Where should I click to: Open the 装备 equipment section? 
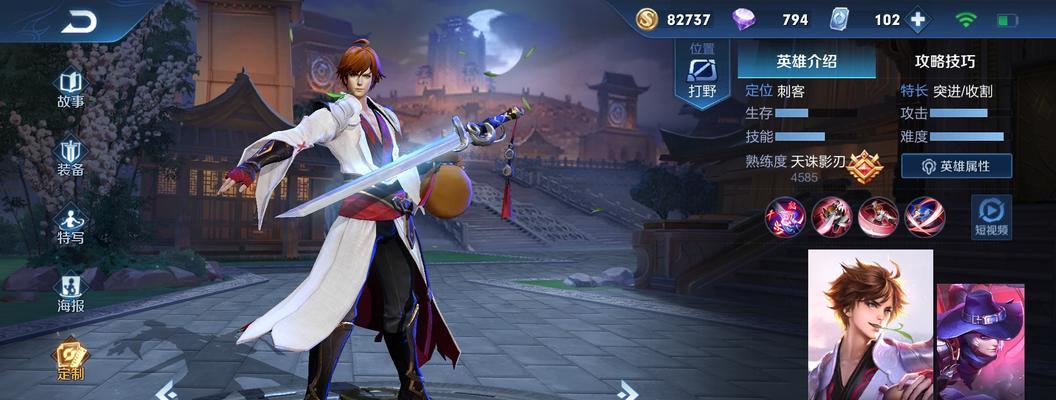70,156
